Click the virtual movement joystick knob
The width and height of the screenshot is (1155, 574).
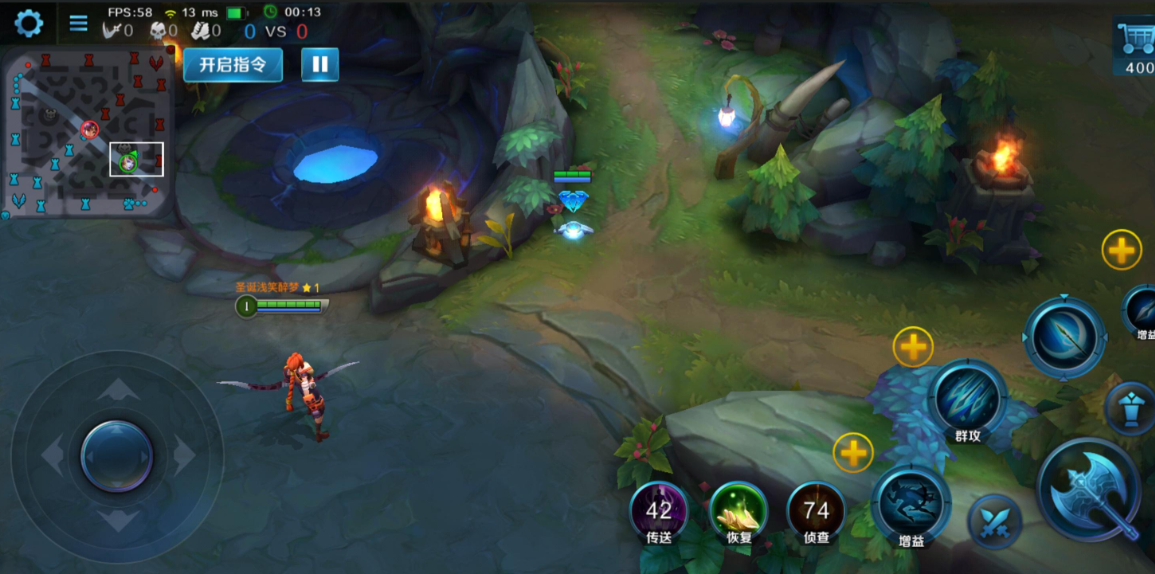click(117, 456)
